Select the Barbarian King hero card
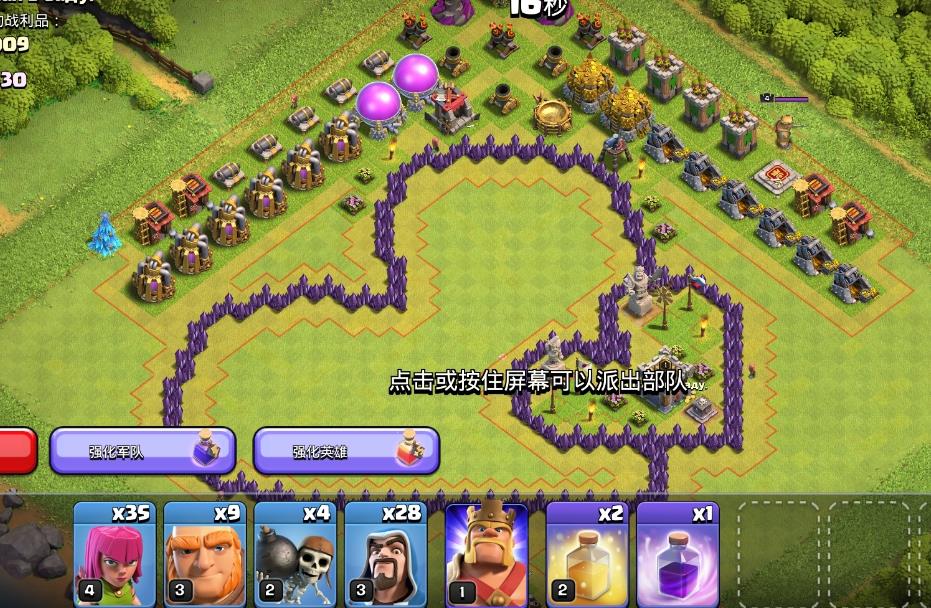 point(486,553)
